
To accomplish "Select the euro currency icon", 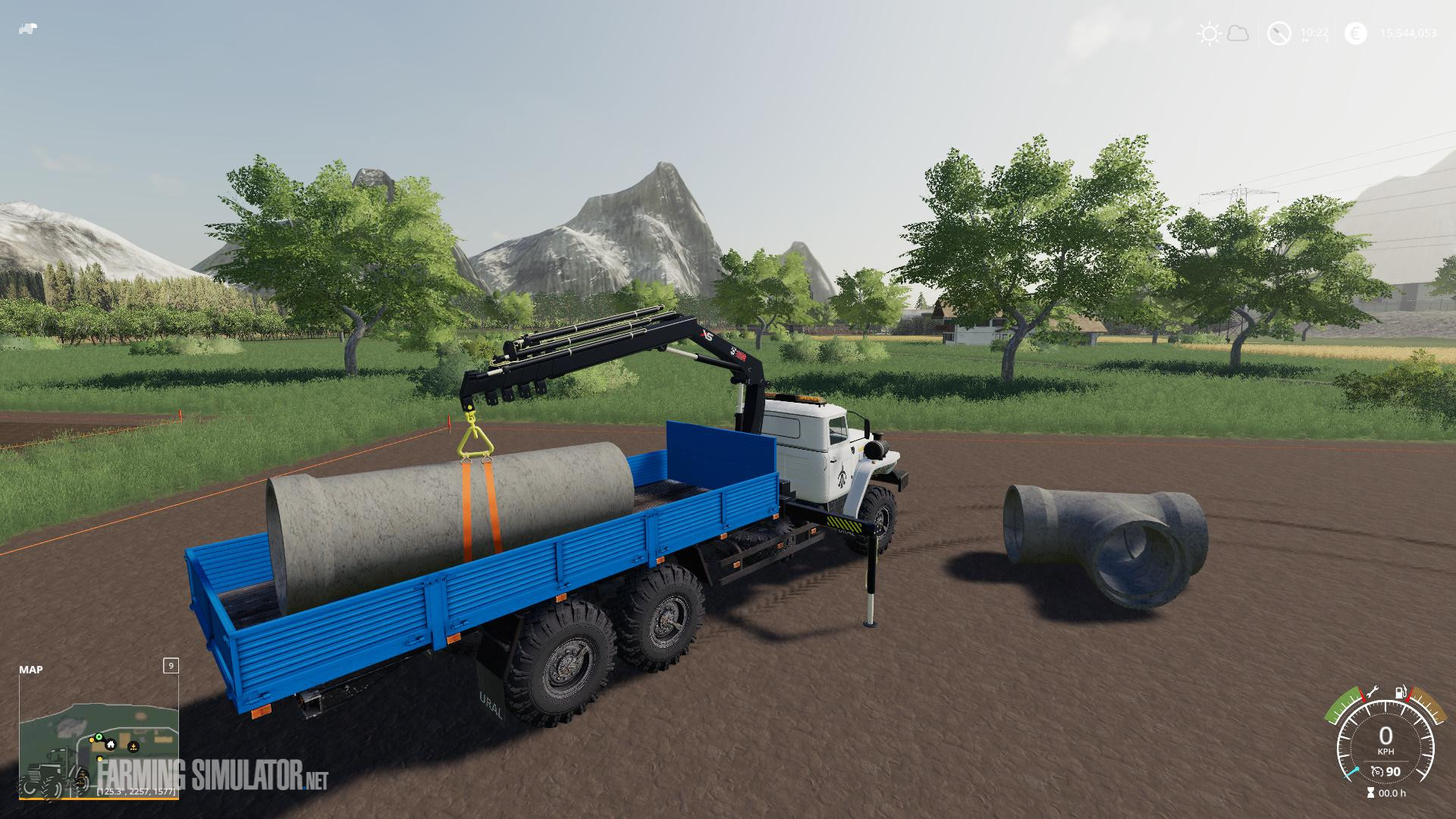I will (1357, 33).
